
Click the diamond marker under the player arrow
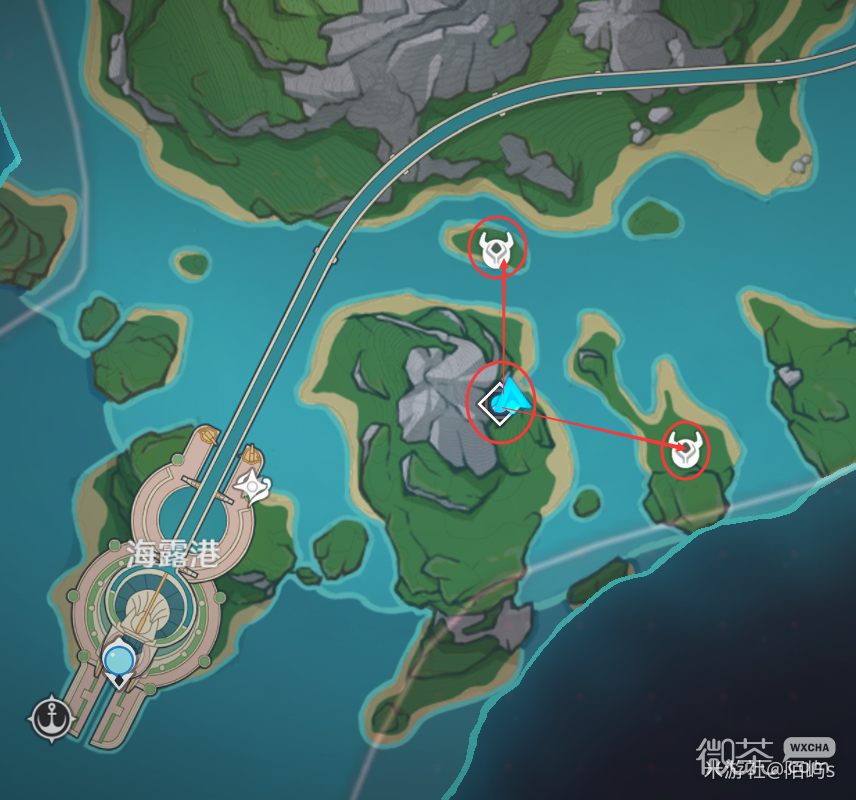coord(495,405)
